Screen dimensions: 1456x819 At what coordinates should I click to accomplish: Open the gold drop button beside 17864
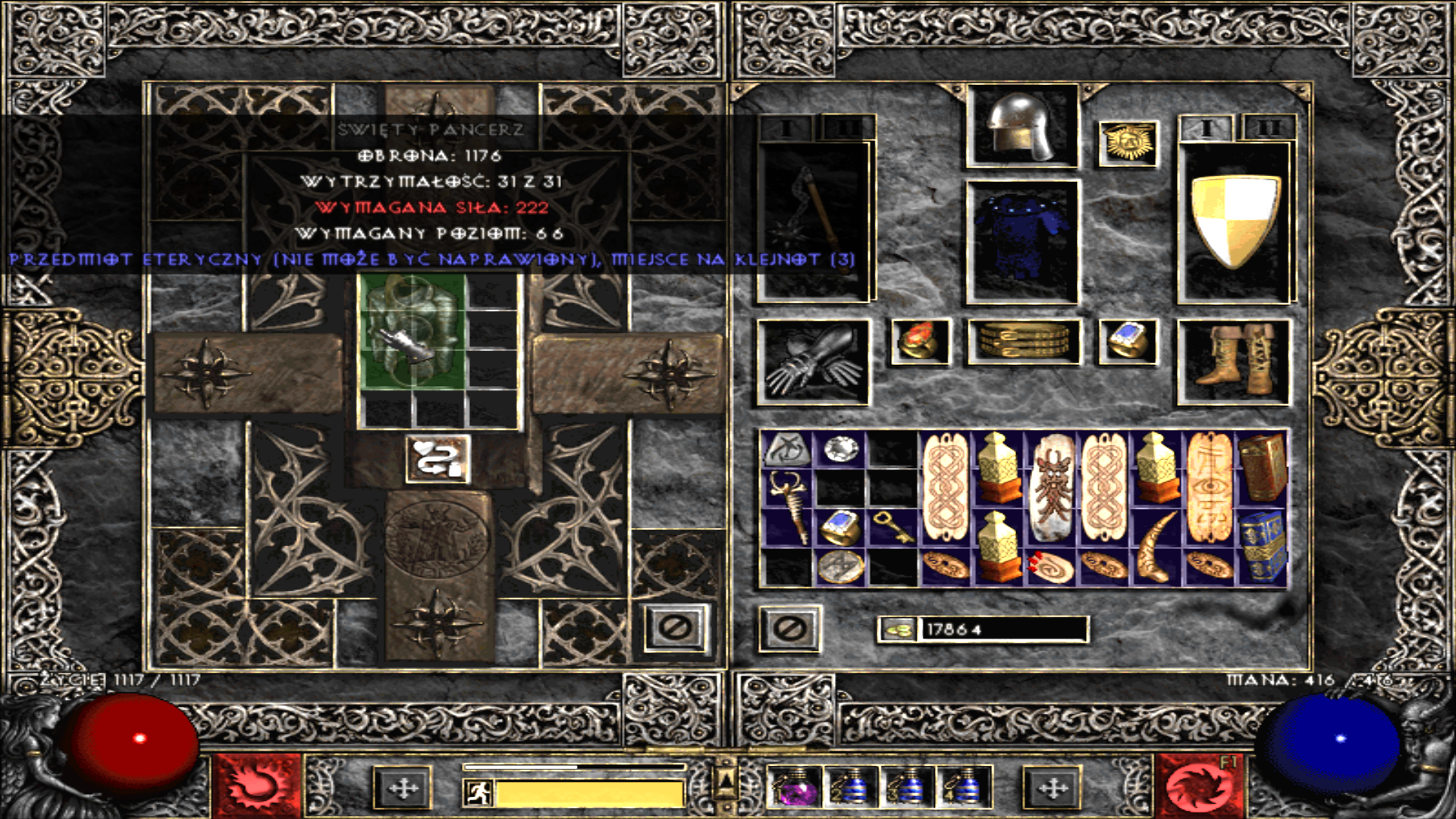click(x=898, y=629)
